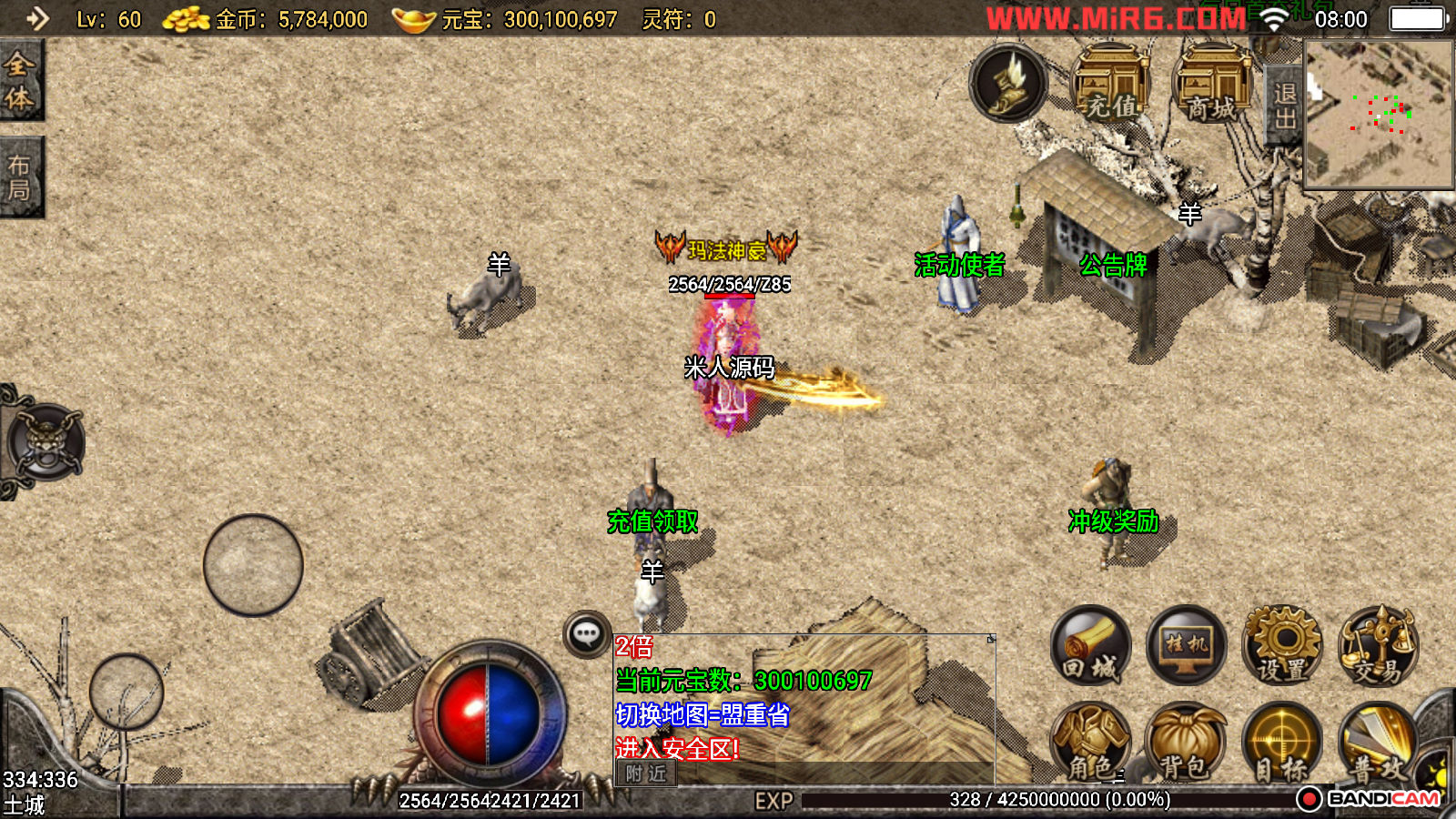Switch chat to the 附近 tab
This screenshot has width=1456, height=819.
click(x=646, y=773)
